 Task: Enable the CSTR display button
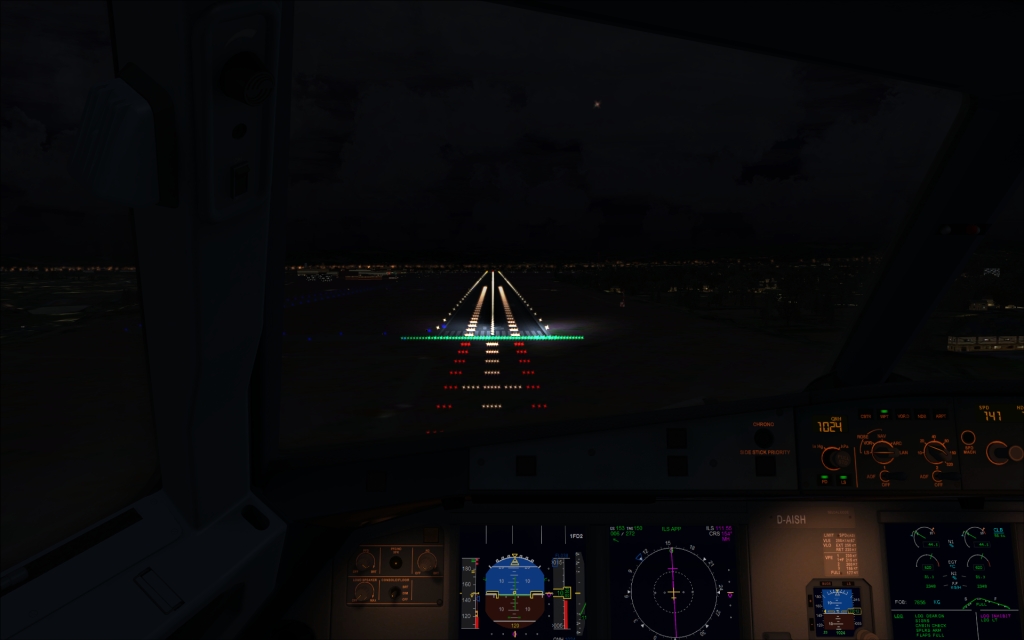point(866,416)
